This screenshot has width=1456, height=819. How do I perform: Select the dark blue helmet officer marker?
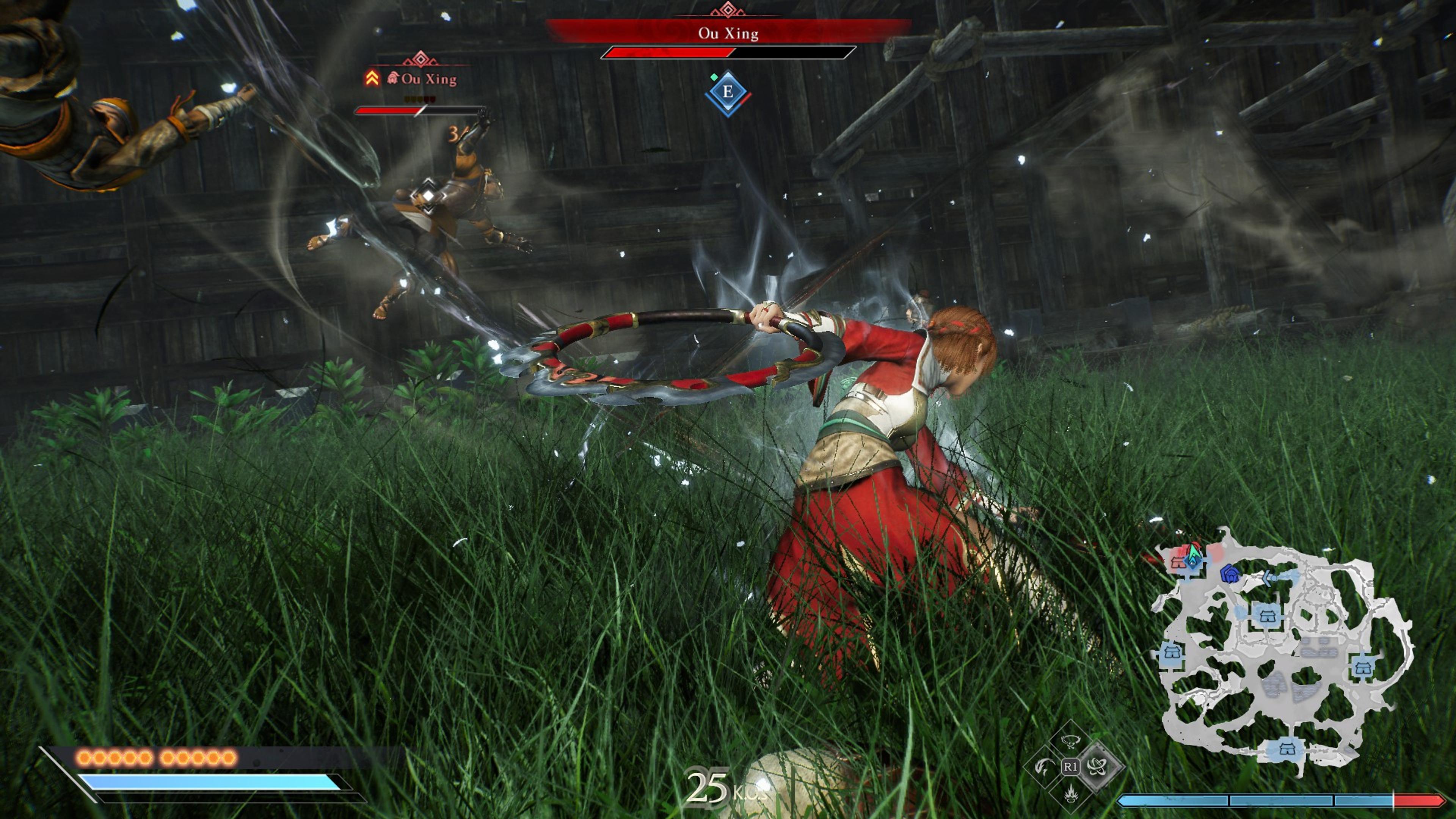point(1230,574)
